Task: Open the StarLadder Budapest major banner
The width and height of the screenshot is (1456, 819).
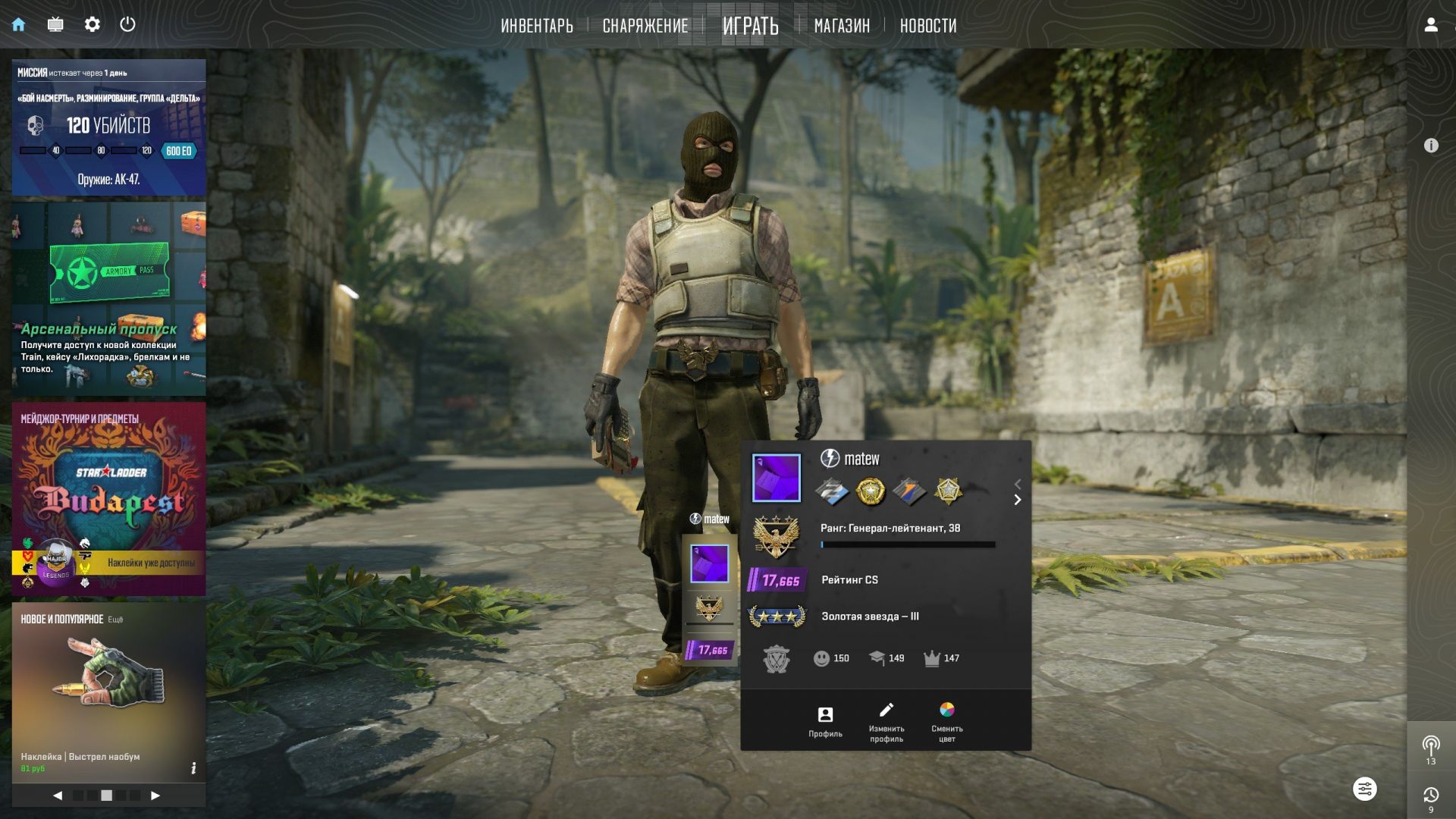Action: pos(108,498)
